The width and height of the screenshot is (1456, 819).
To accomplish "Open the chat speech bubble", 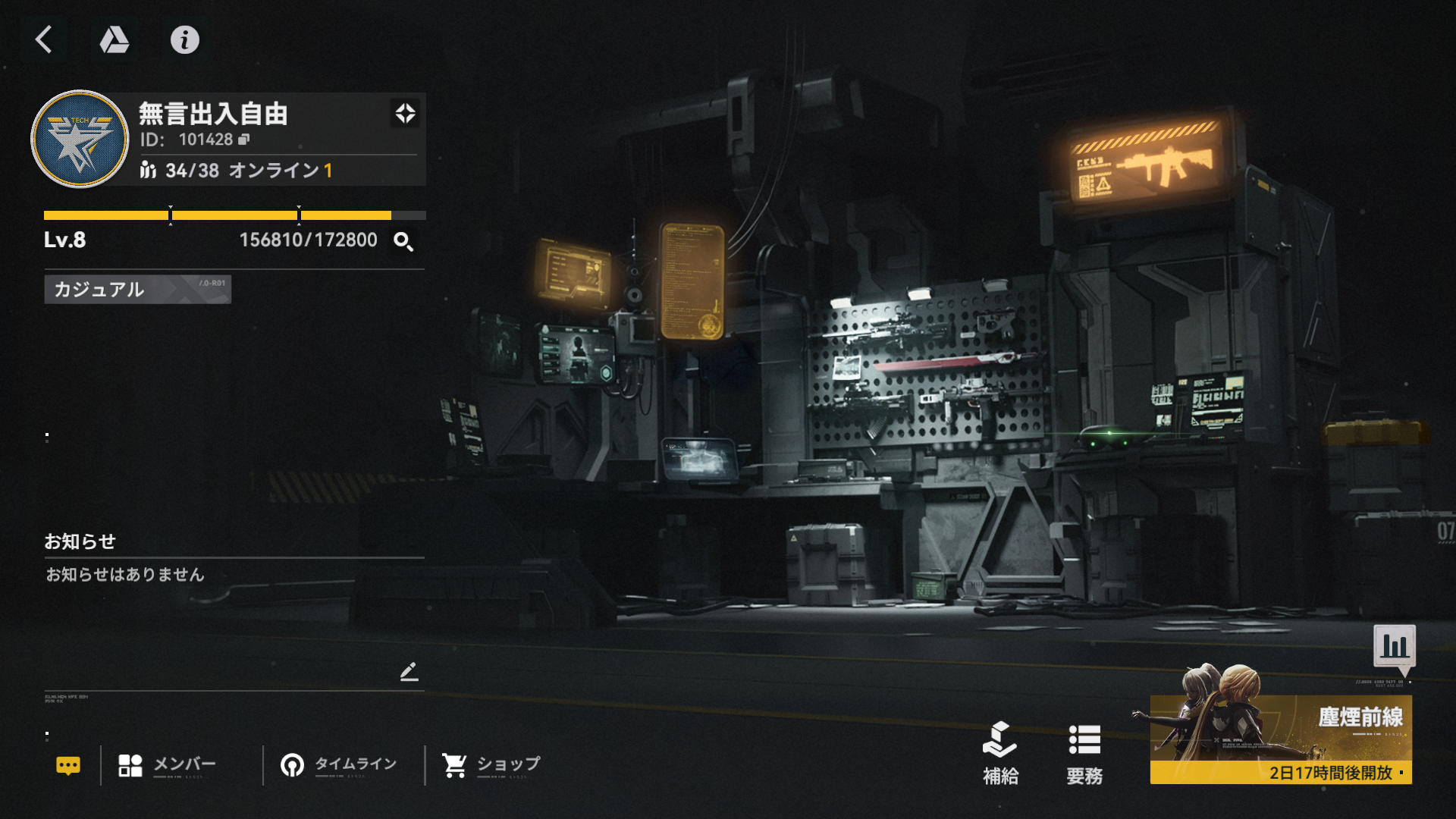I will pyautogui.click(x=68, y=765).
